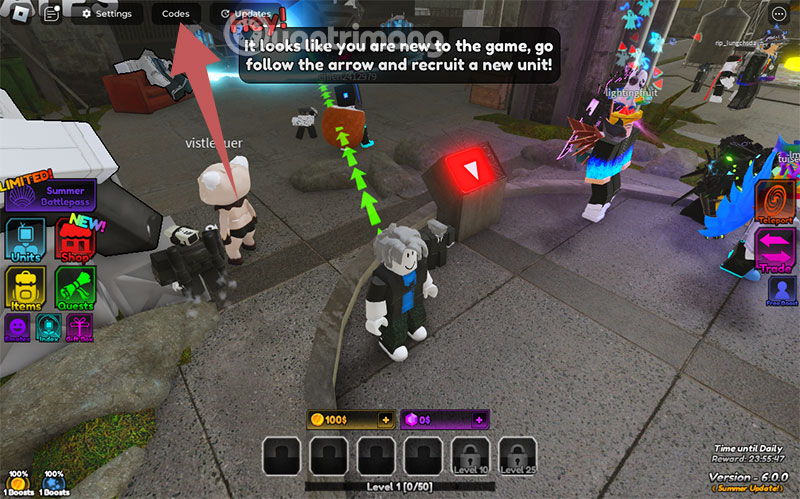Image resolution: width=800 pixels, height=499 pixels.
Task: Start a Trade
Action: point(775,250)
